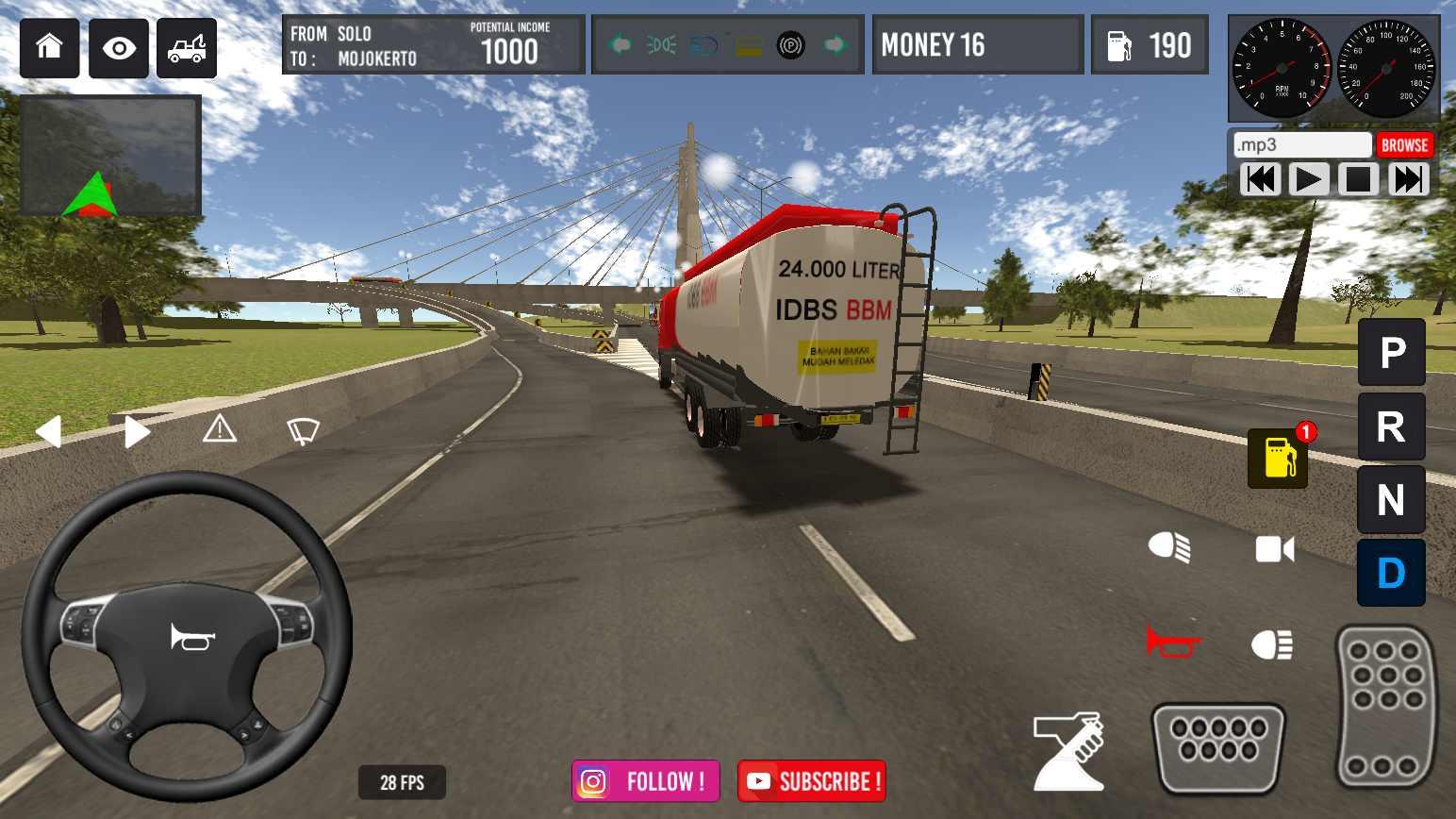Select the home icon to exit driving

[x=48, y=47]
